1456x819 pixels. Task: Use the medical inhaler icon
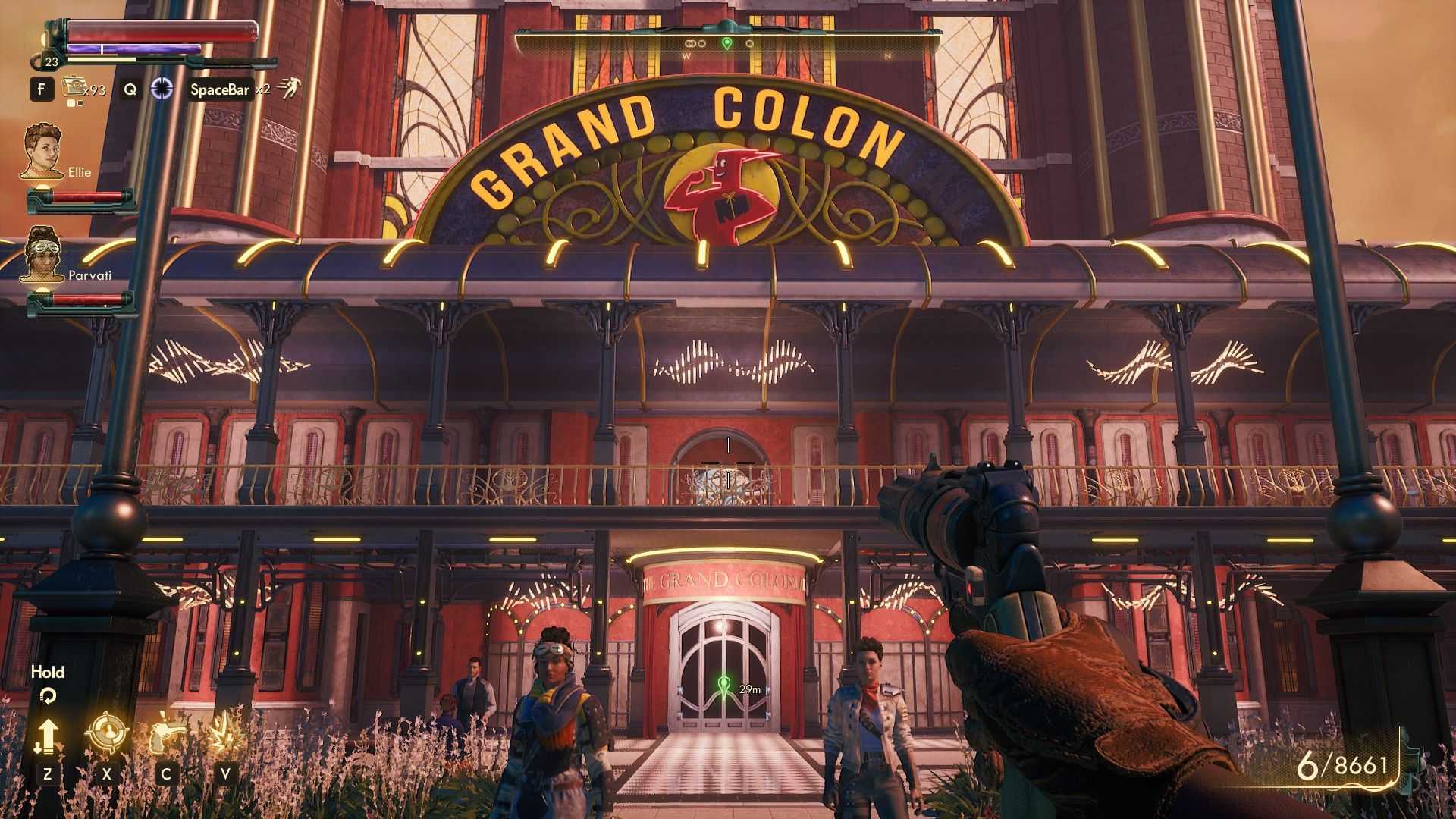(x=74, y=87)
